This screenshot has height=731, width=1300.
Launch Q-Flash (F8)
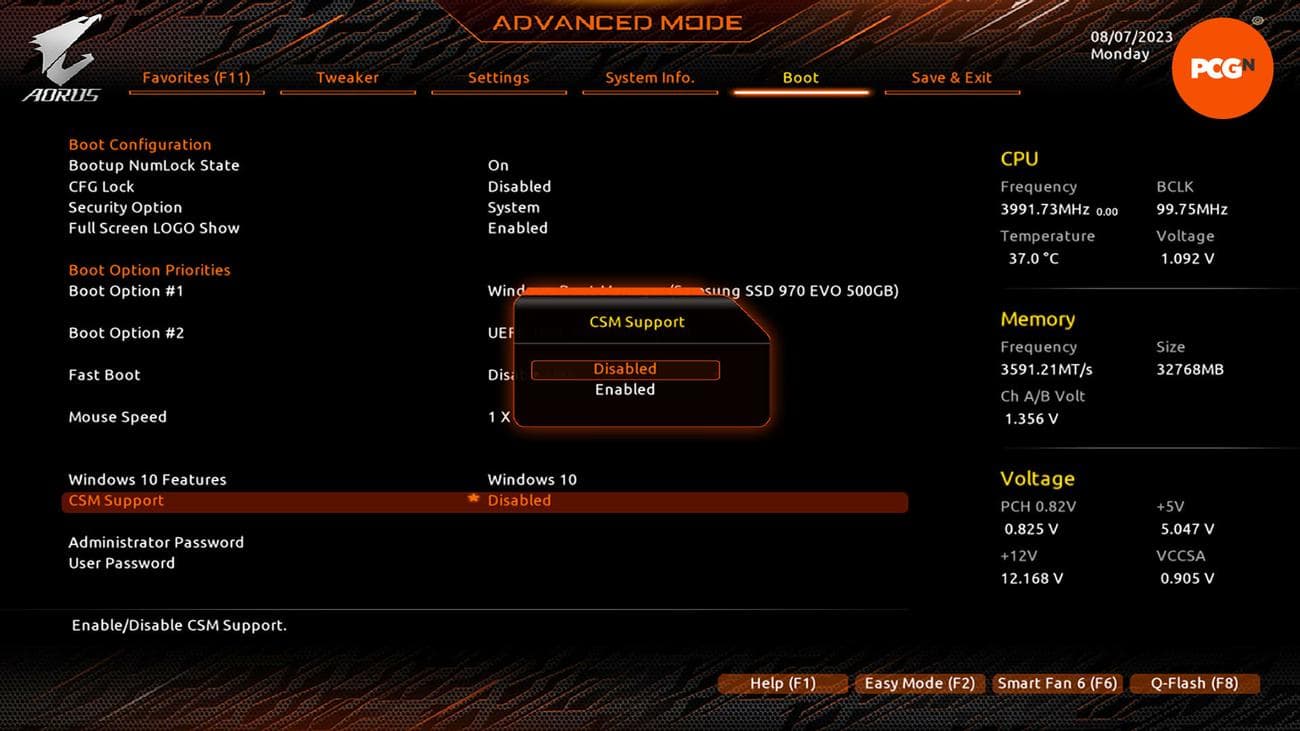click(x=1193, y=684)
